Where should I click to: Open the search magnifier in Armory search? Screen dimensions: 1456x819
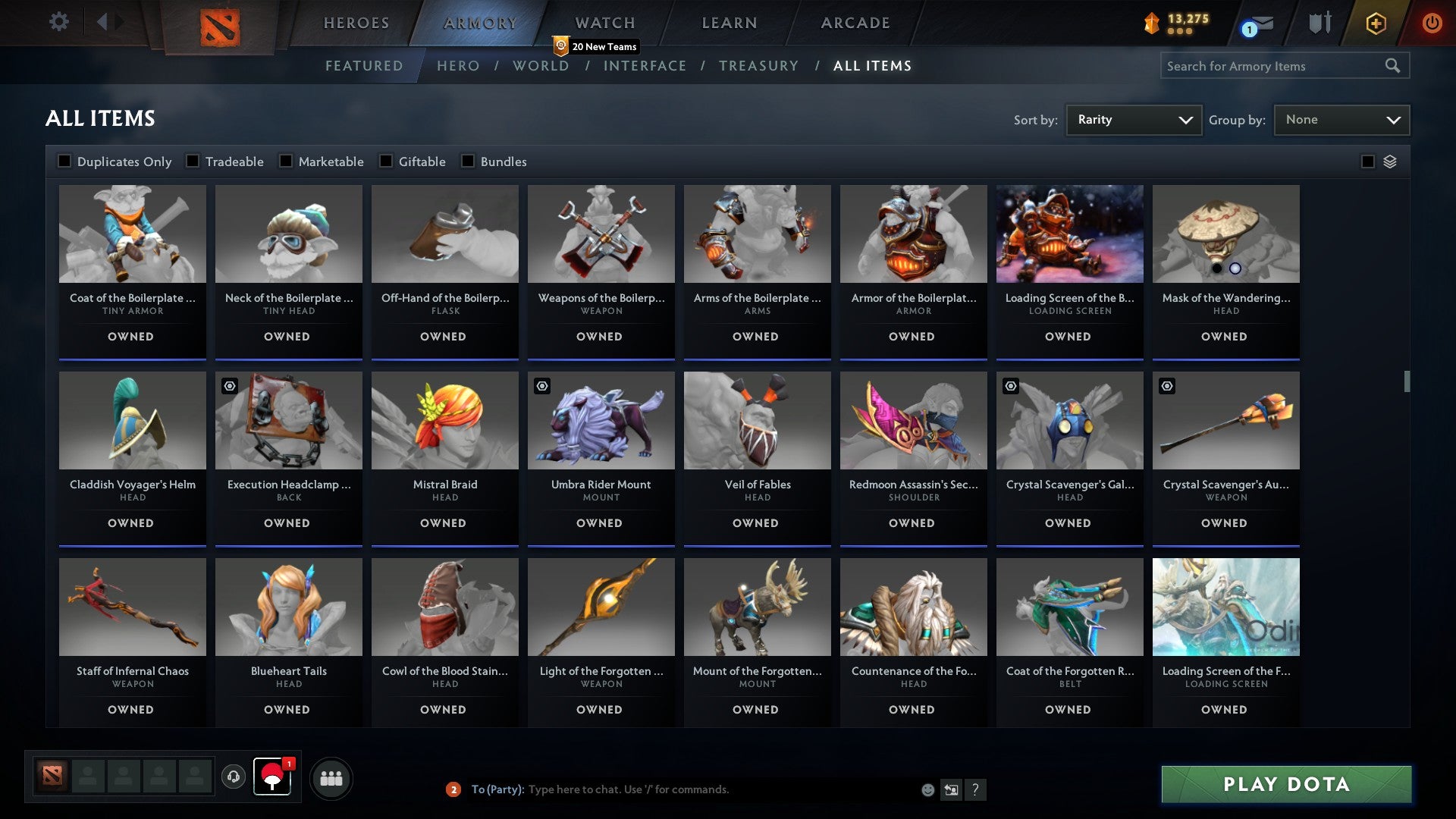[x=1394, y=66]
